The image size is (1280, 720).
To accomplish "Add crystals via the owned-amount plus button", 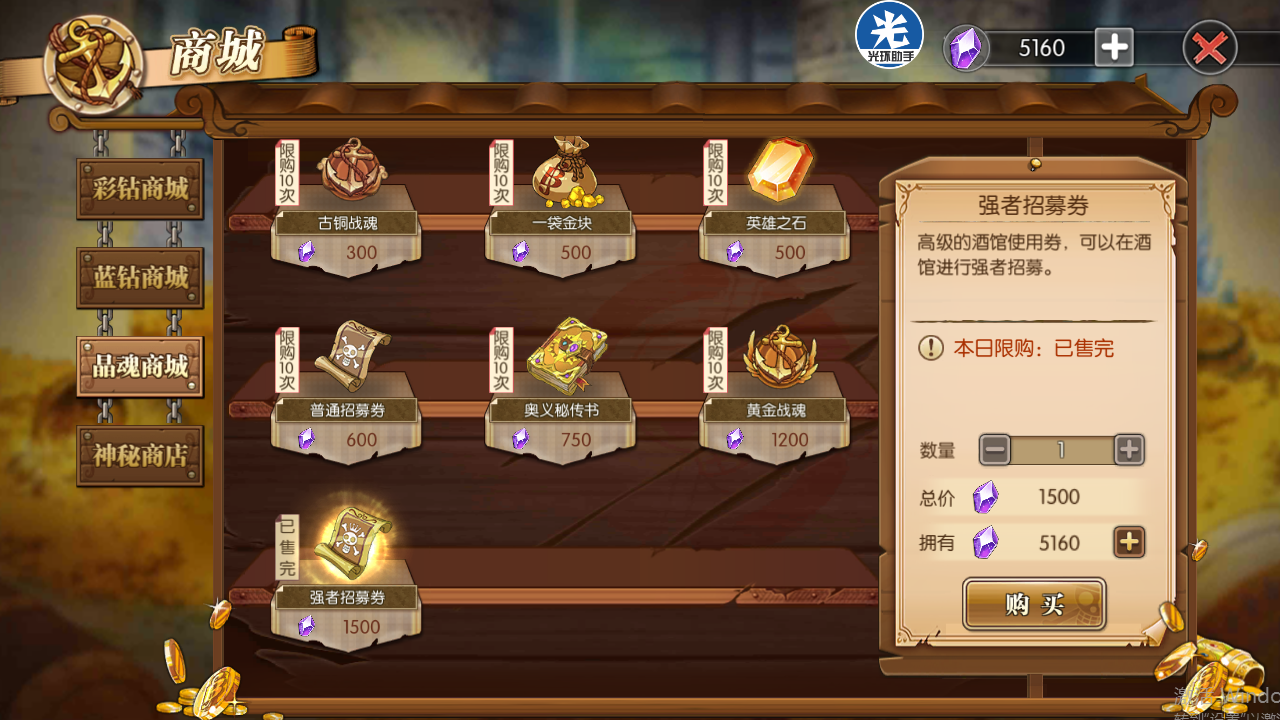I will [1129, 542].
